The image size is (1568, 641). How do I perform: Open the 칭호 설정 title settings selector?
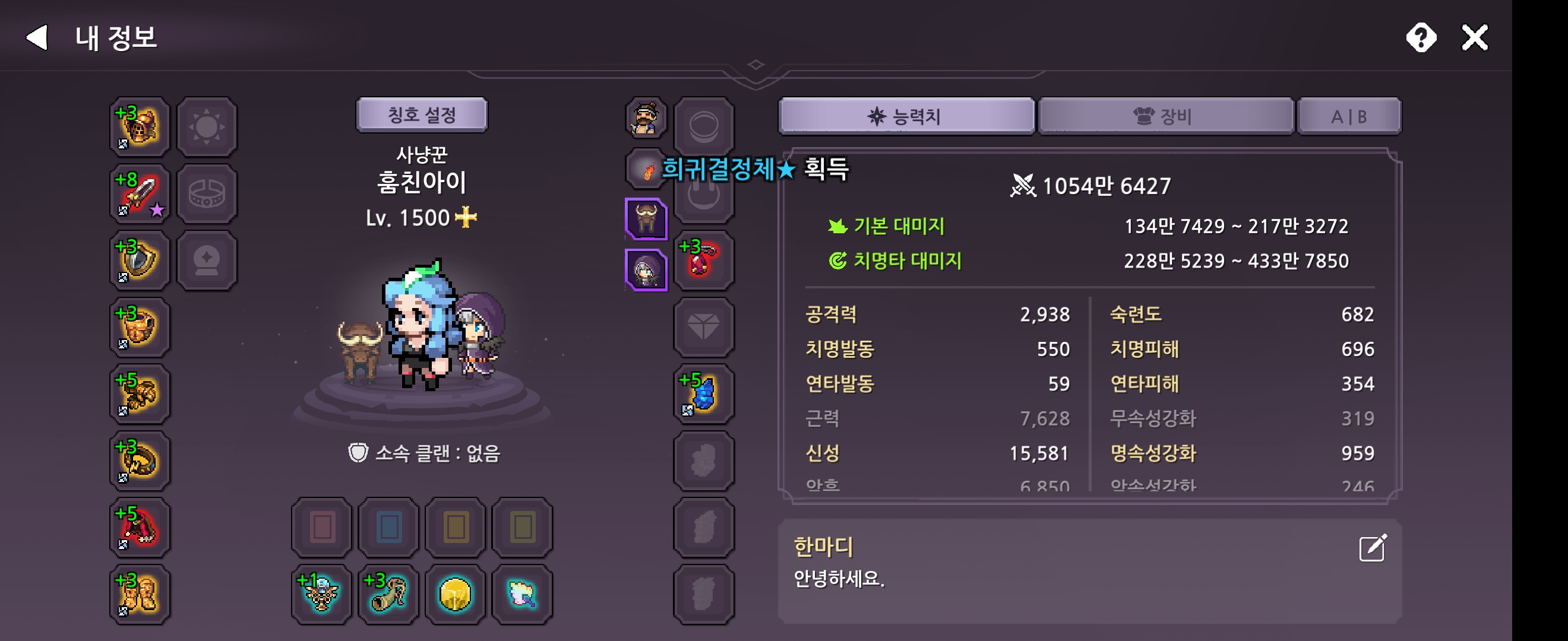pyautogui.click(x=422, y=115)
